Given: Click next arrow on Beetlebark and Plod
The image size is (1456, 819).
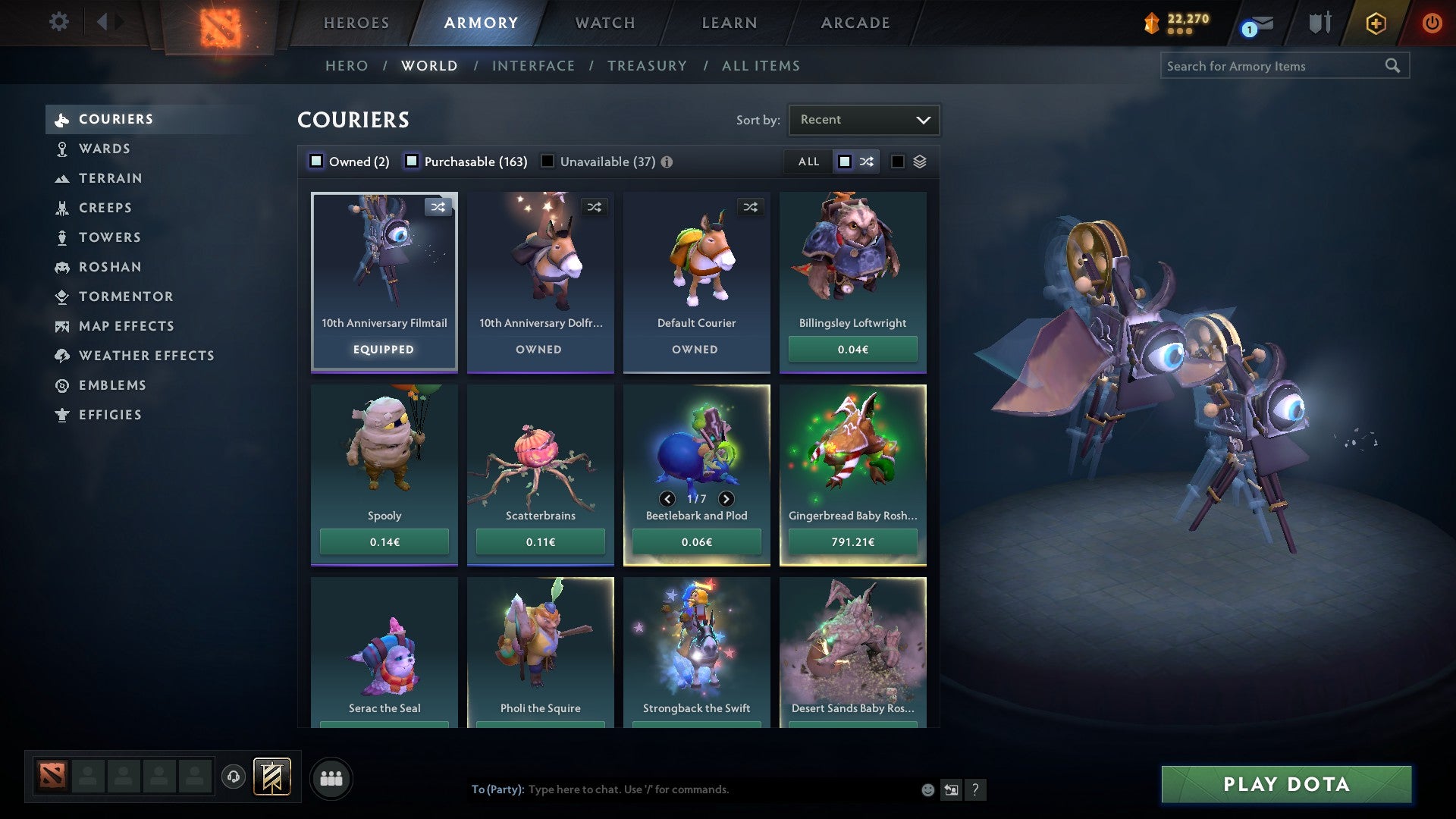Looking at the screenshot, I should 726,499.
